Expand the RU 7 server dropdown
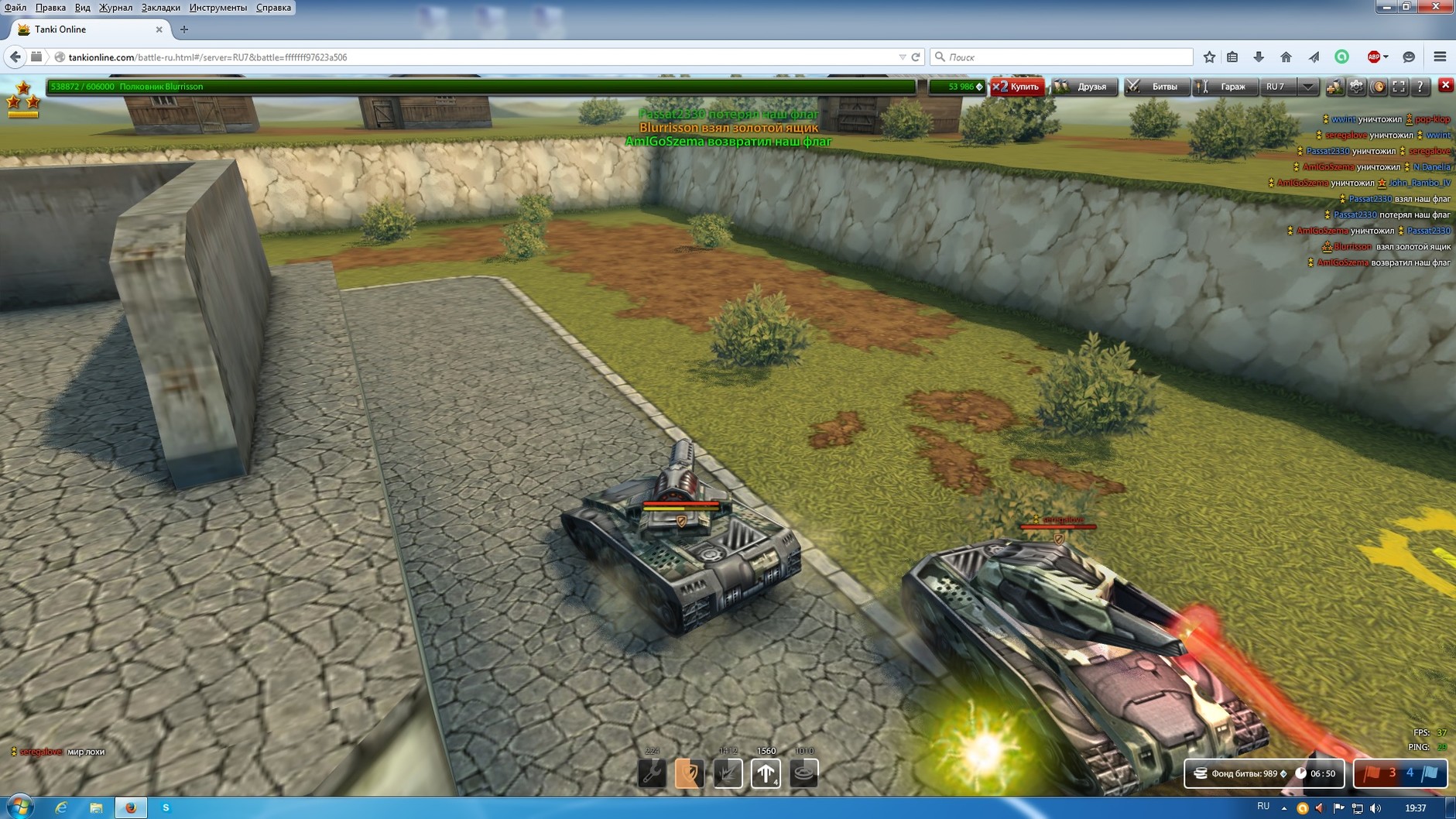The width and height of the screenshot is (1456, 819). tap(1307, 87)
